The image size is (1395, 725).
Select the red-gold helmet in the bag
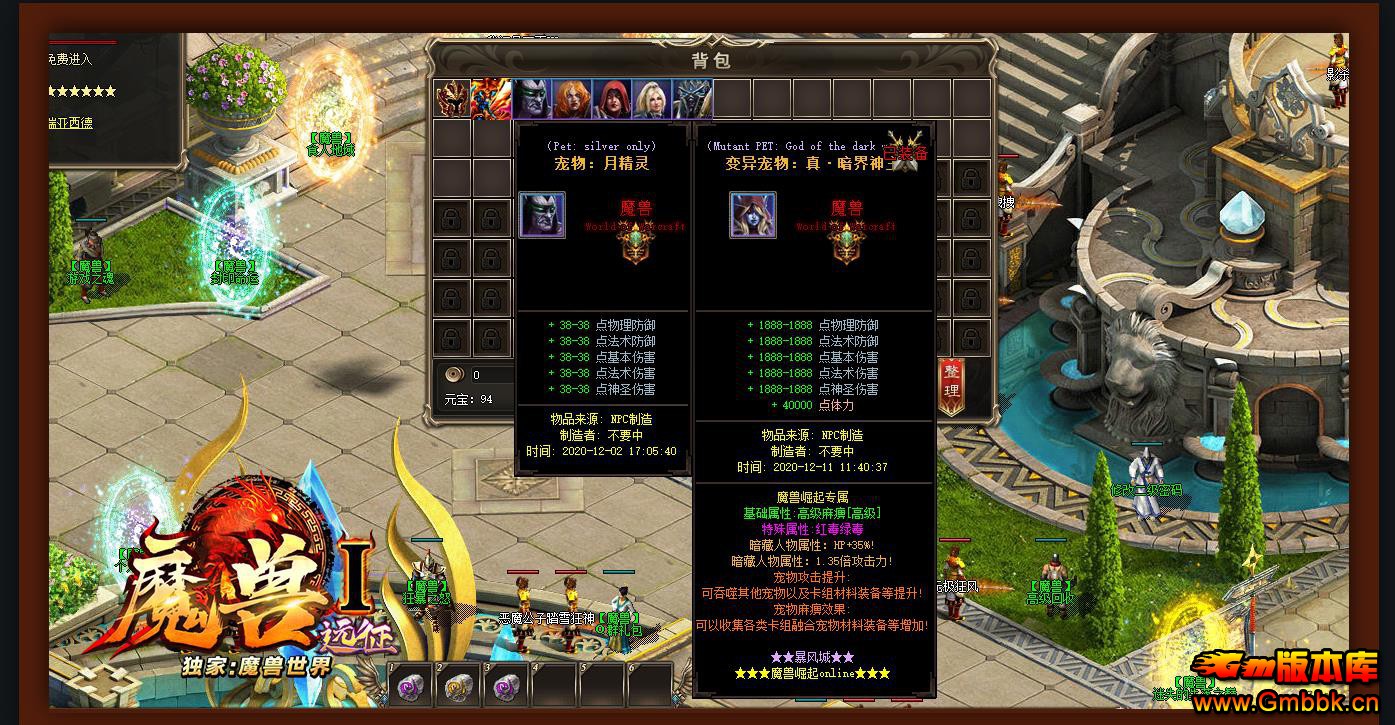[452, 99]
